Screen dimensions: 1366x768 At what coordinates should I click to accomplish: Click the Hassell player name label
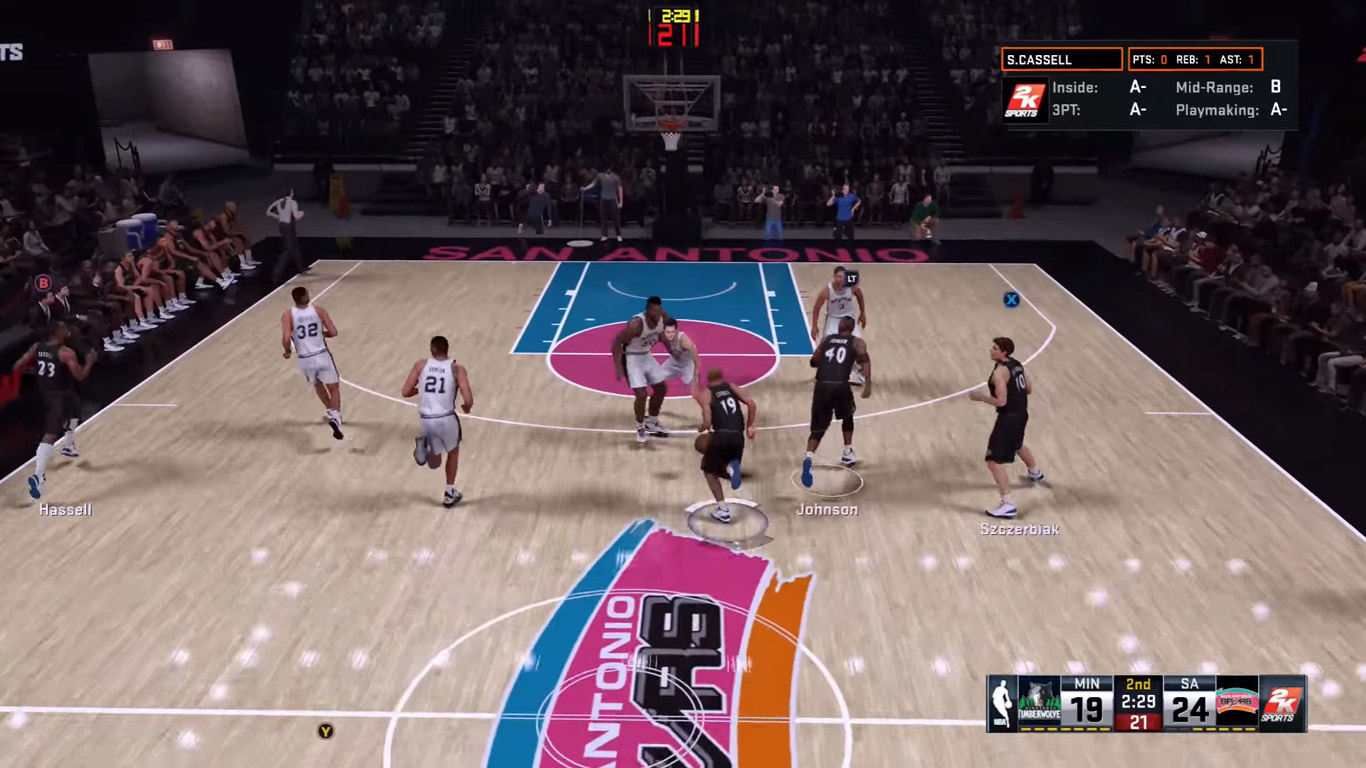67,510
